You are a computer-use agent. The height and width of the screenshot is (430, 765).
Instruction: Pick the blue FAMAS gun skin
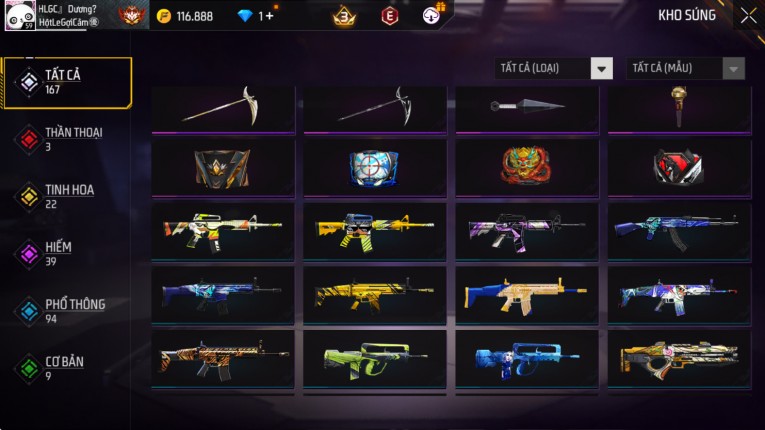[527, 358]
